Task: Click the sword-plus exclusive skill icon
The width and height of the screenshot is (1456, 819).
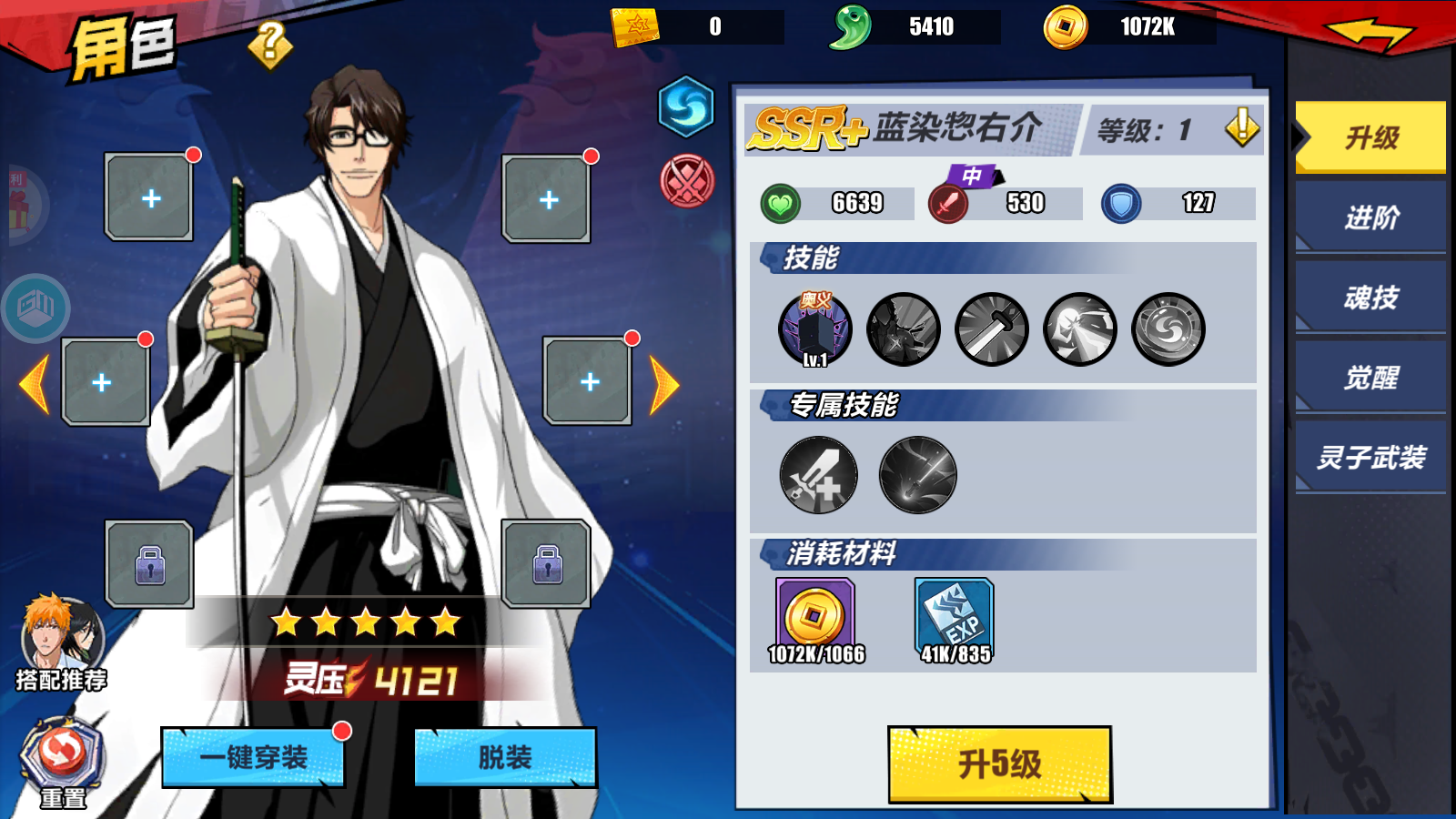Action: pyautogui.click(x=817, y=475)
